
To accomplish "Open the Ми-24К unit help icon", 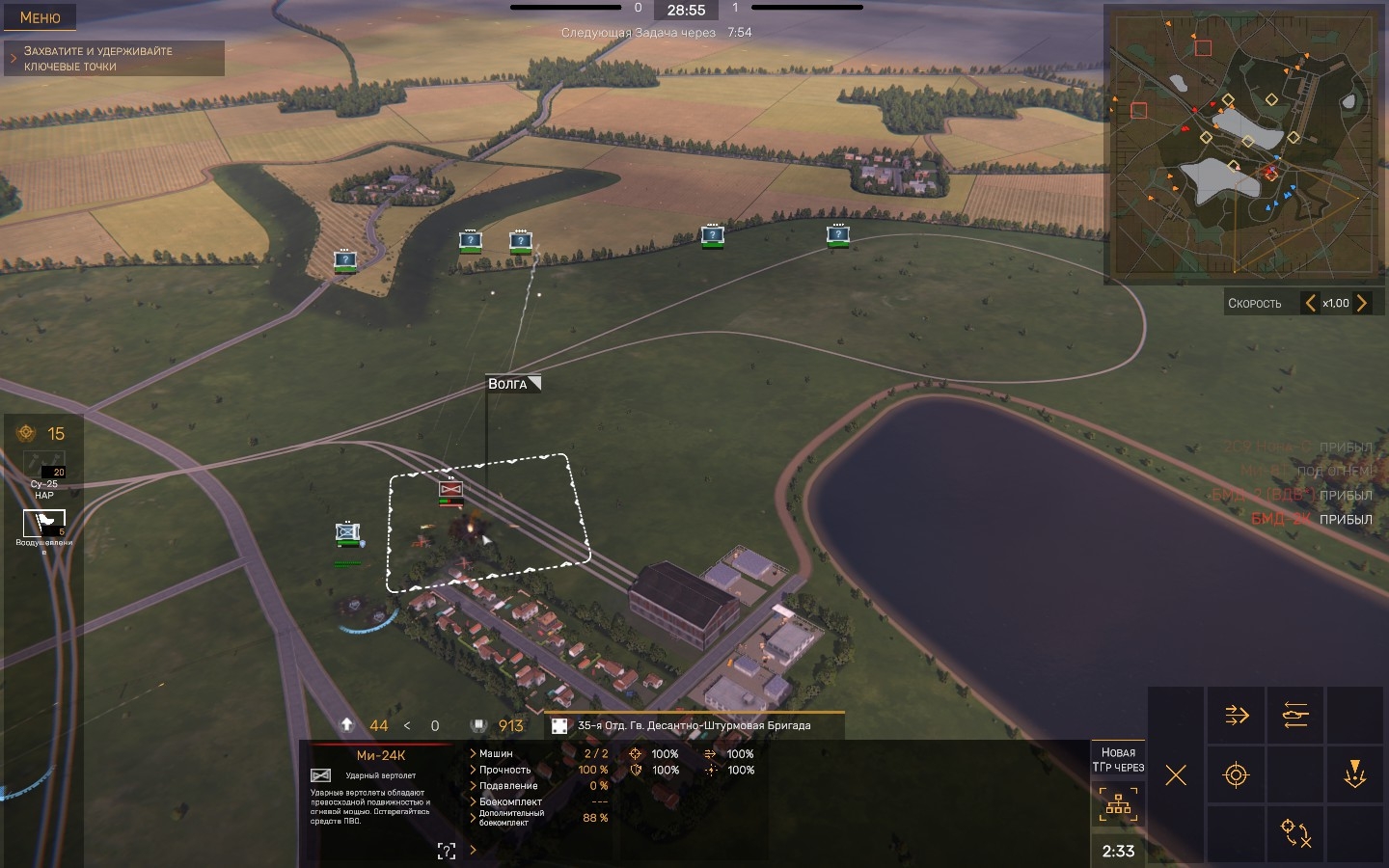I will (447, 851).
